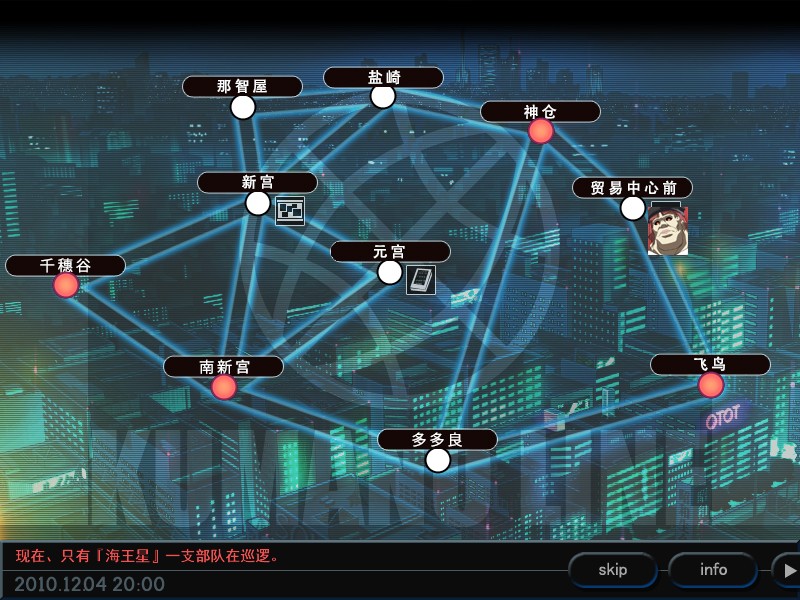This screenshot has width=800, height=600.
Task: Select the red 飞鸟 node
Action: [x=711, y=385]
